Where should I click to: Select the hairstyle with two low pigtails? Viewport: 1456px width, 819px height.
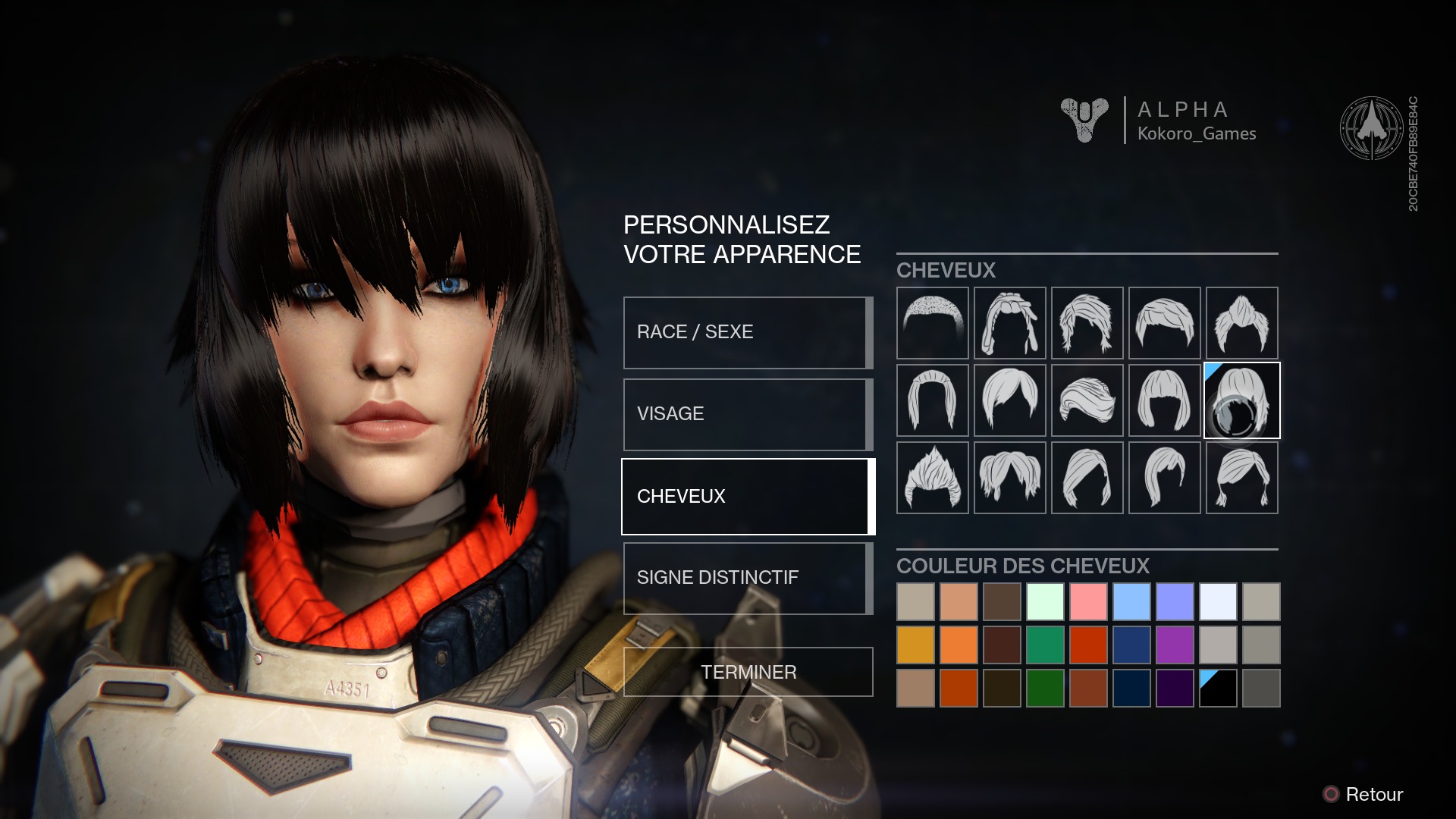coord(1241,478)
